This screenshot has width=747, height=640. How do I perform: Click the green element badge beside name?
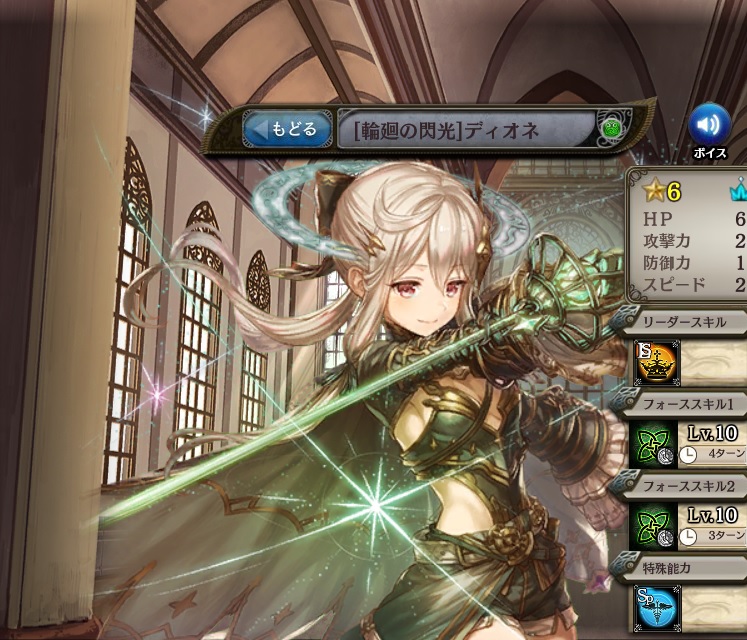click(609, 129)
